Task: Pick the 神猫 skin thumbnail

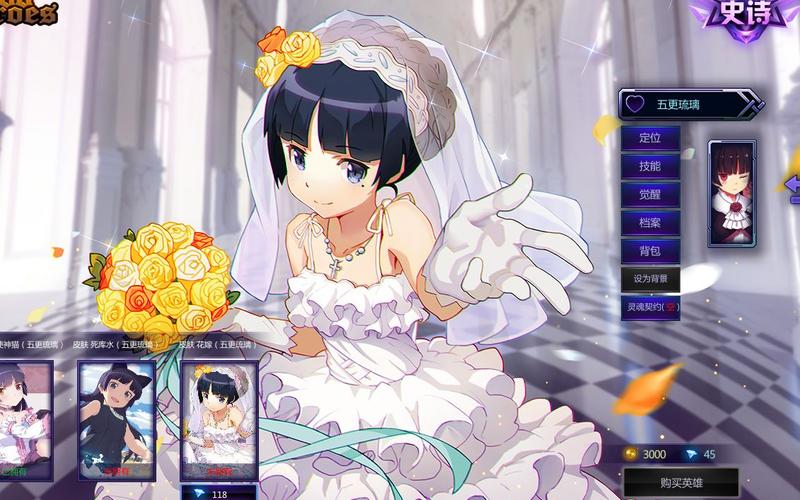Action: click(x=24, y=418)
